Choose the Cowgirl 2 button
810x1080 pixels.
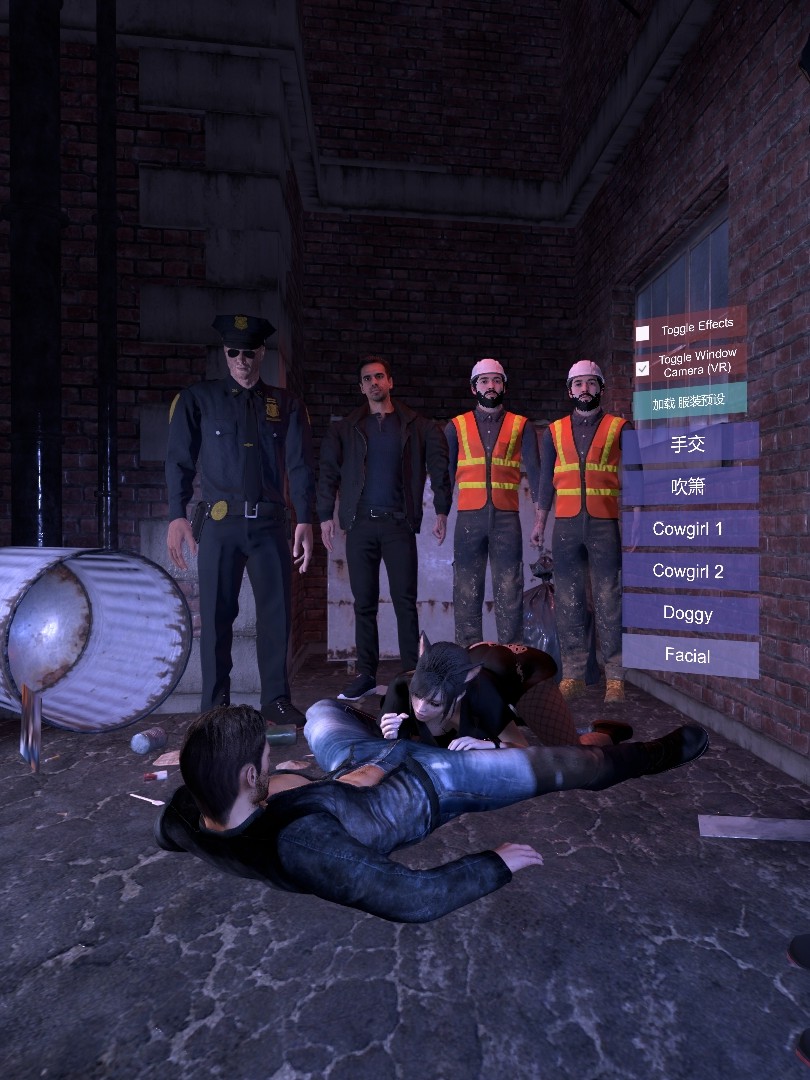pos(689,571)
